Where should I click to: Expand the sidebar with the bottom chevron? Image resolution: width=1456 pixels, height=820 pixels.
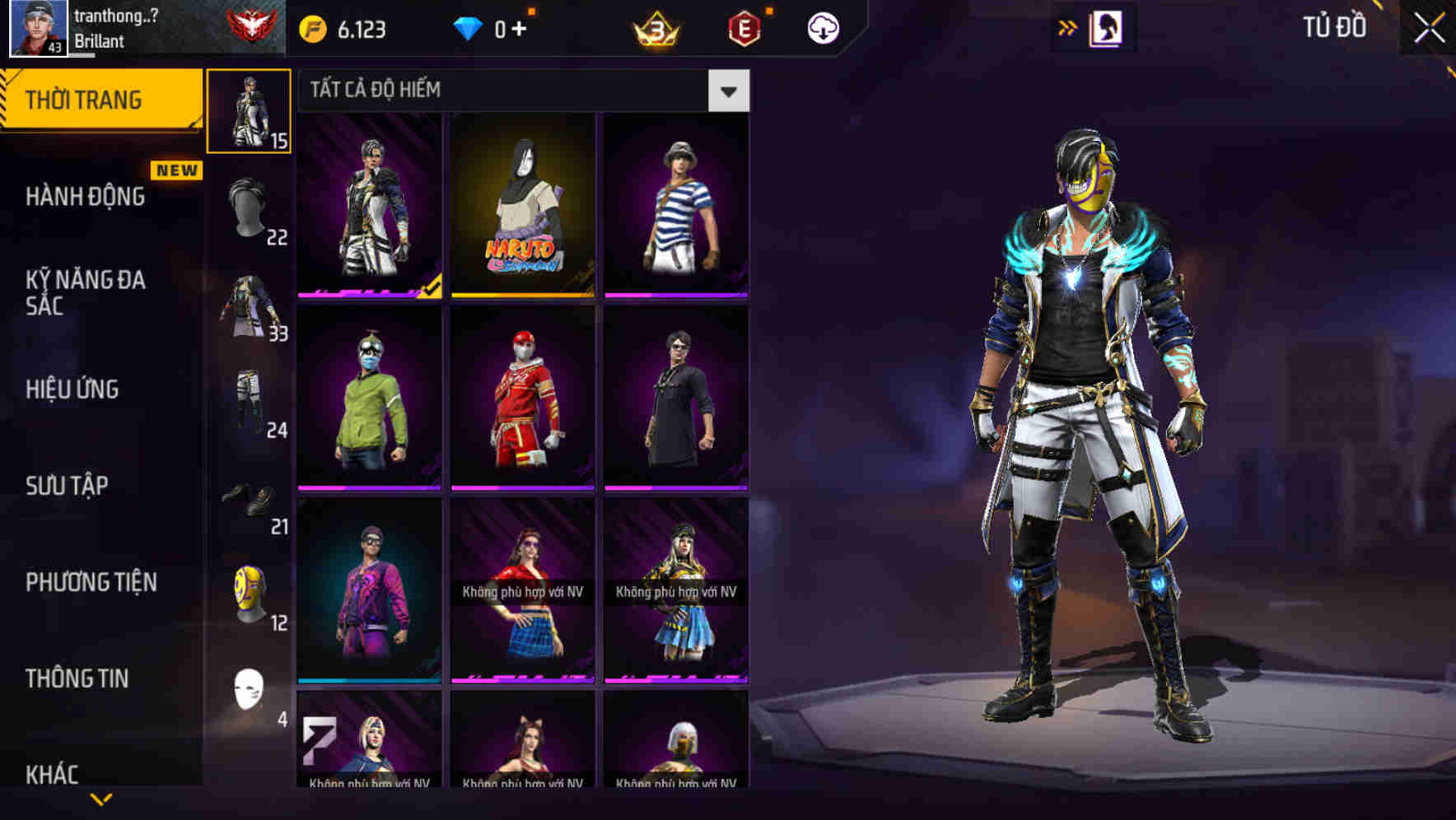(99, 799)
